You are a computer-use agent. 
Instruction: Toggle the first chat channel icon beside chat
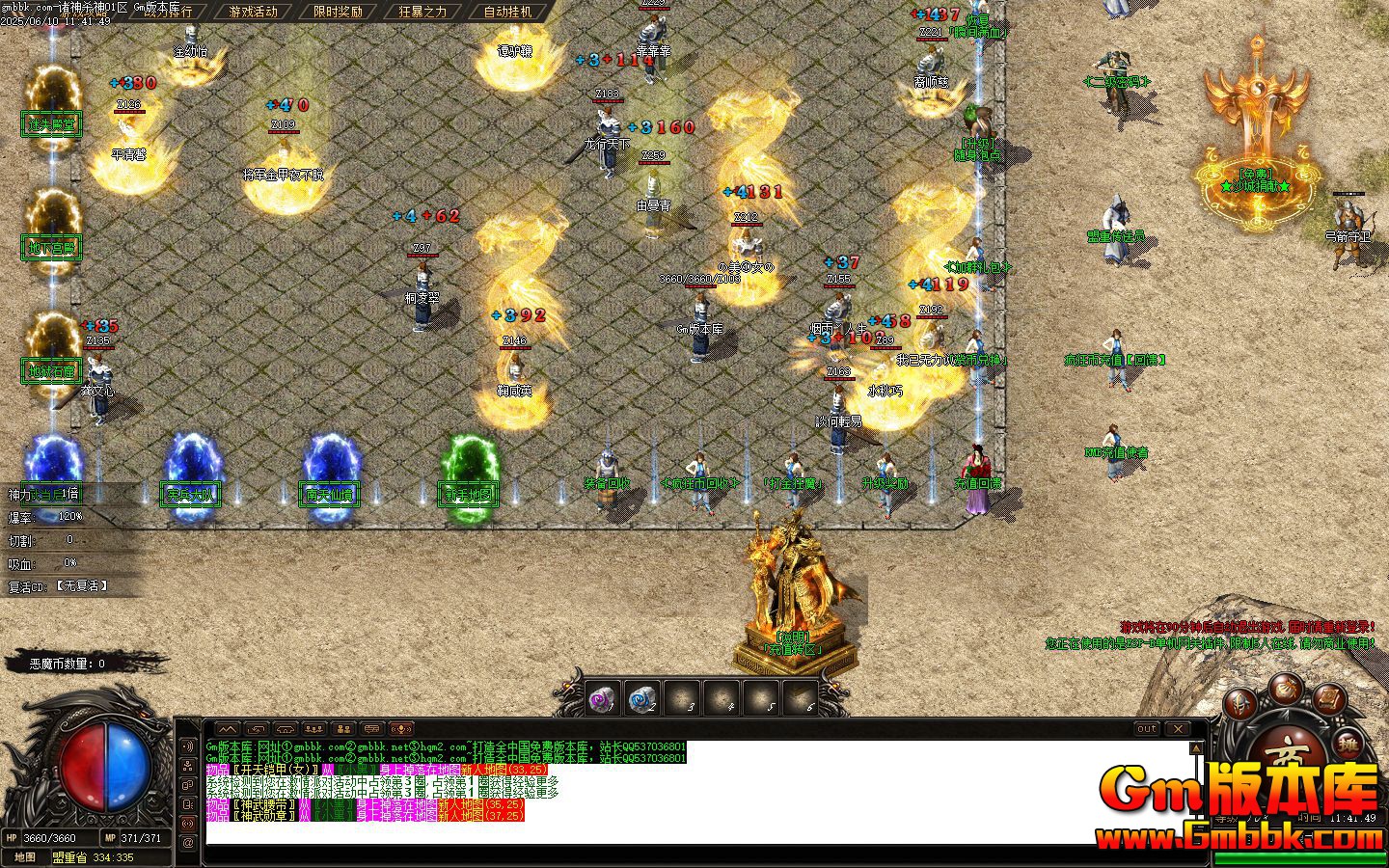point(187,746)
